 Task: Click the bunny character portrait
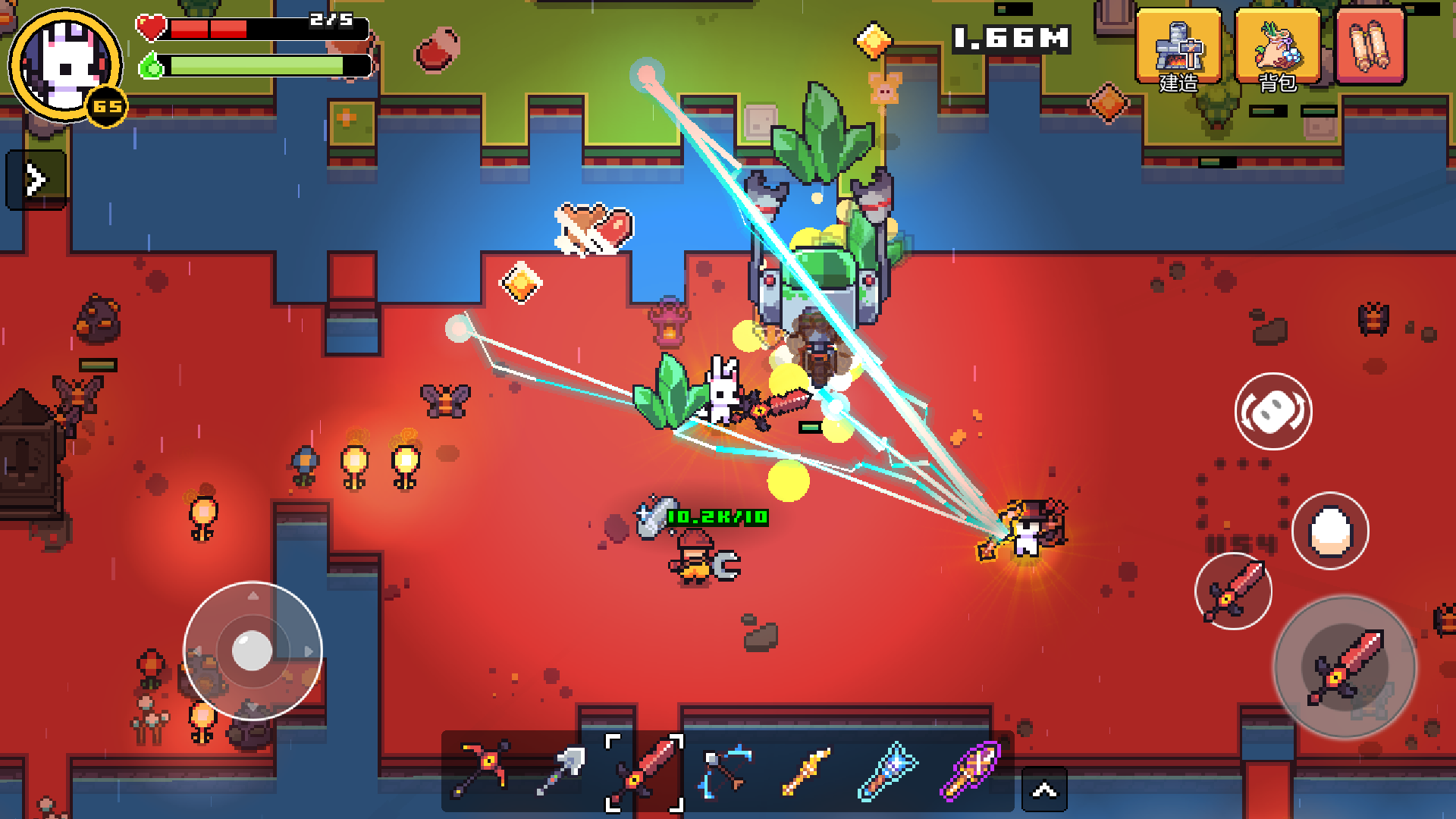click(x=65, y=65)
